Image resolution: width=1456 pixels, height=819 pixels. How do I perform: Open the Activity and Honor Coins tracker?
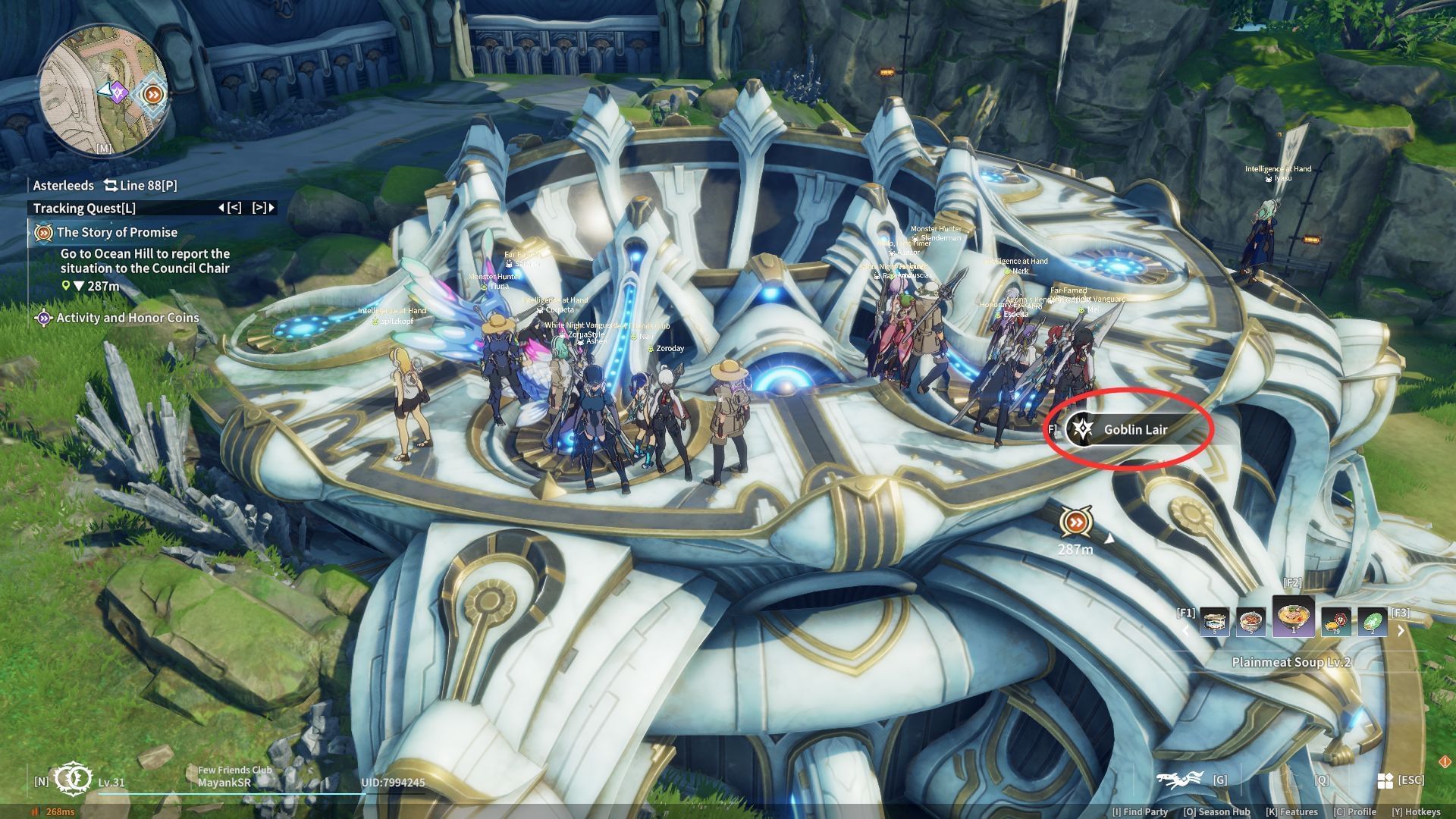coord(127,318)
